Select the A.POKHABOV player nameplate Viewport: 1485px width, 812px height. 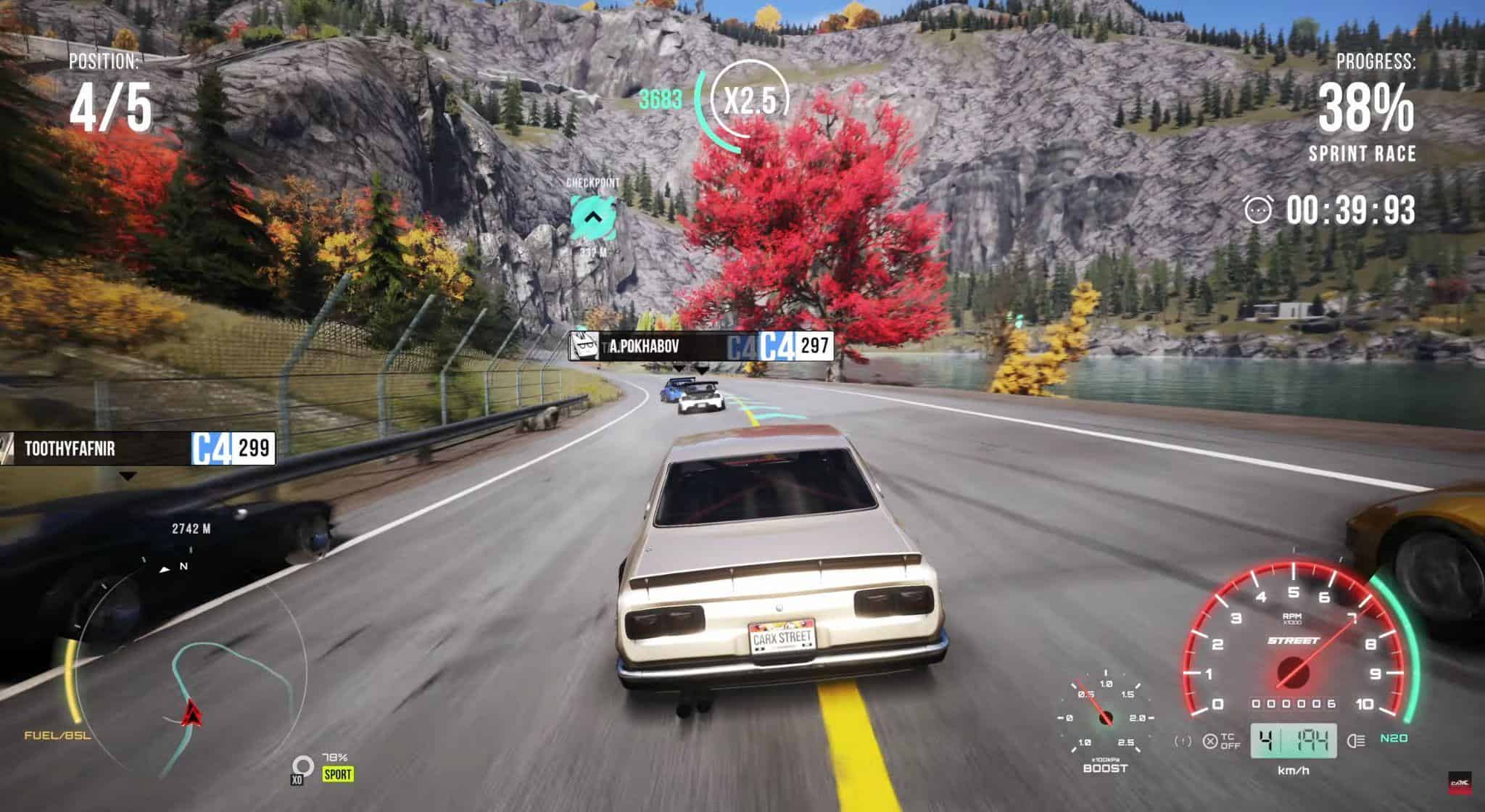tap(700, 347)
